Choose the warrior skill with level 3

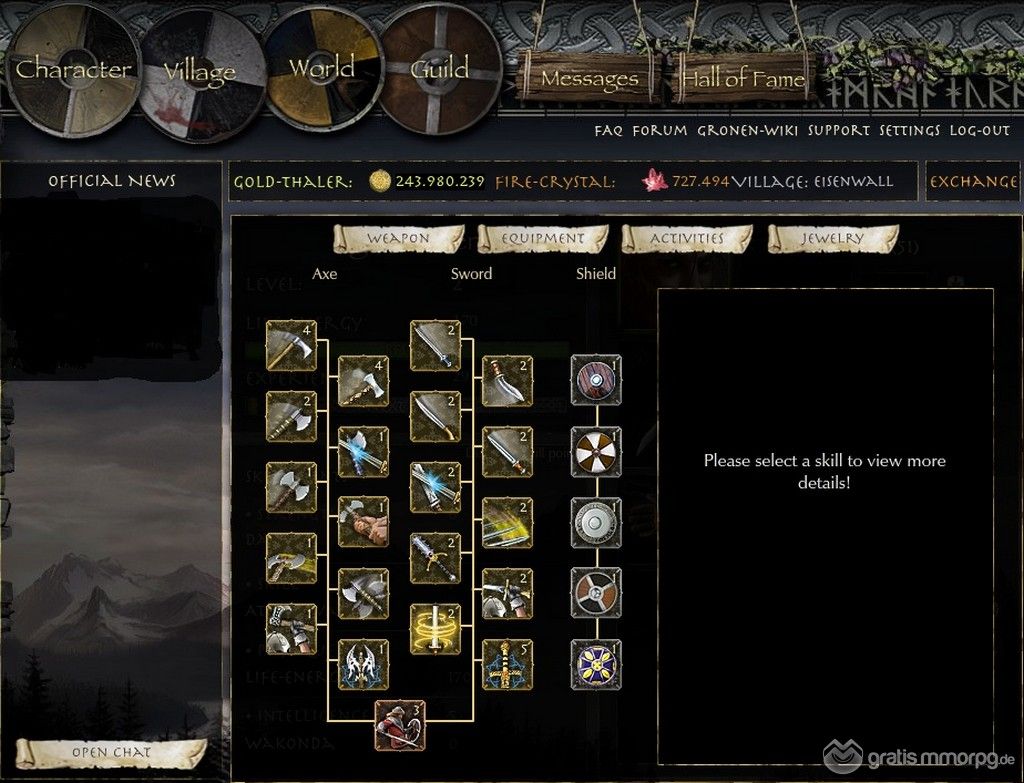400,725
